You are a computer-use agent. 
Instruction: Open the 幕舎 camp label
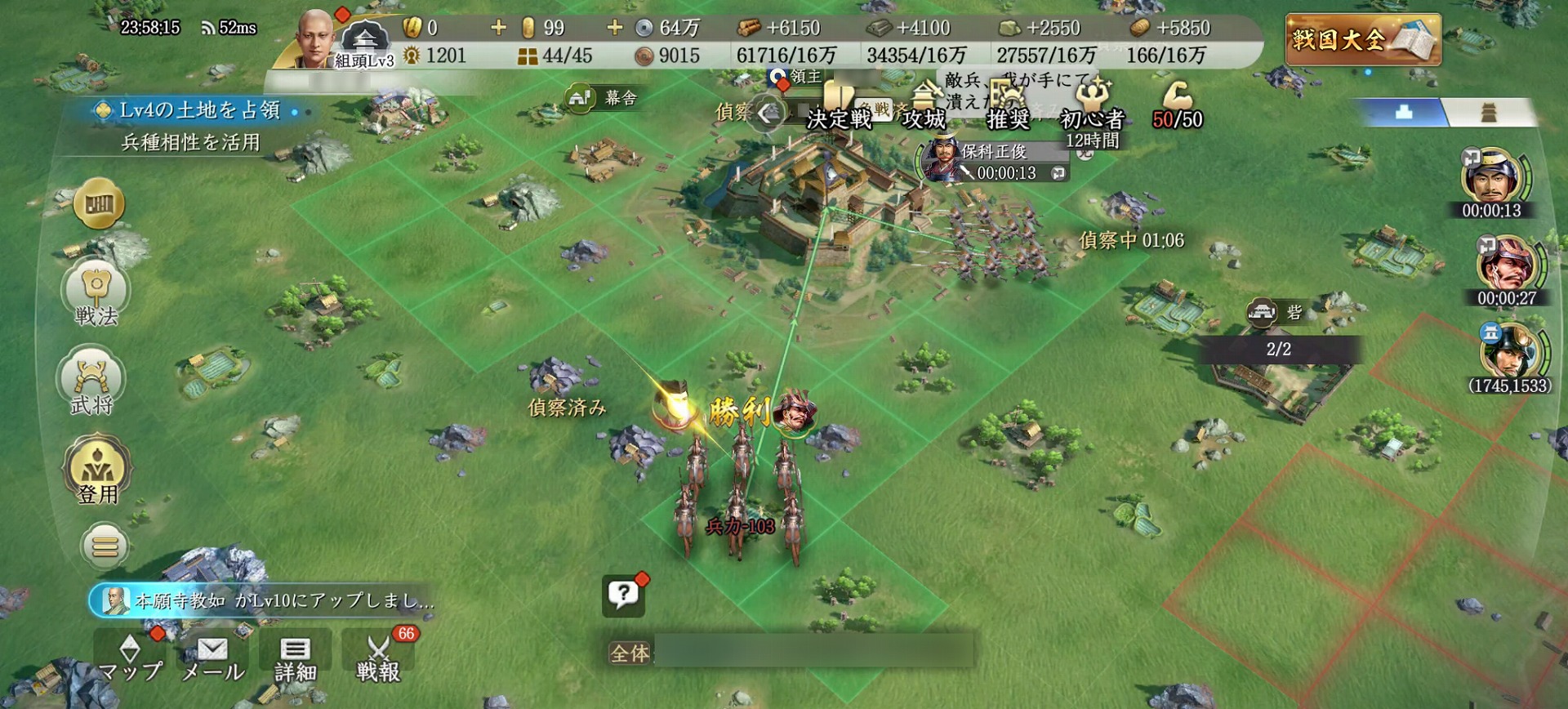point(604,99)
